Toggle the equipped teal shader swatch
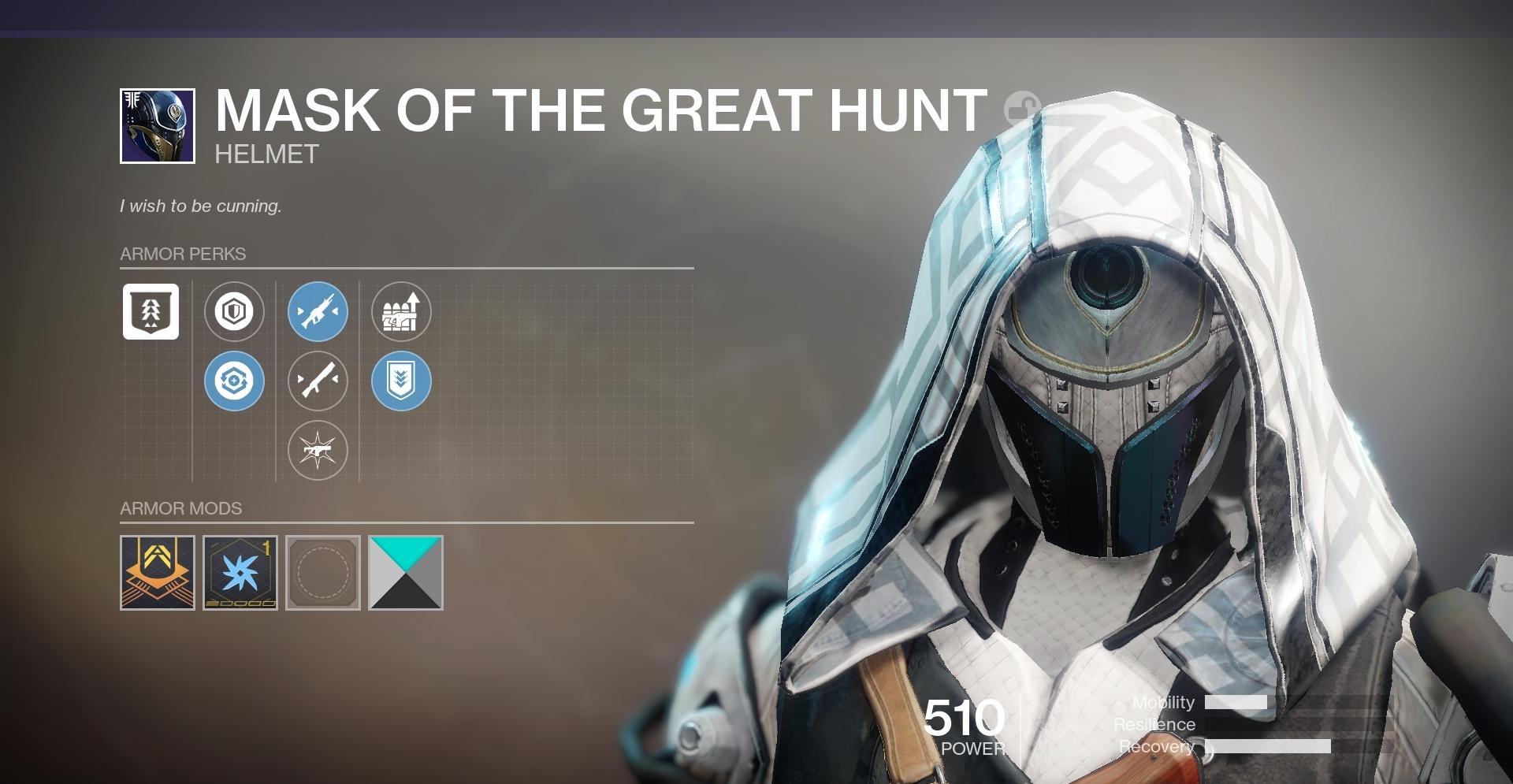This screenshot has height=784, width=1513. click(x=405, y=574)
